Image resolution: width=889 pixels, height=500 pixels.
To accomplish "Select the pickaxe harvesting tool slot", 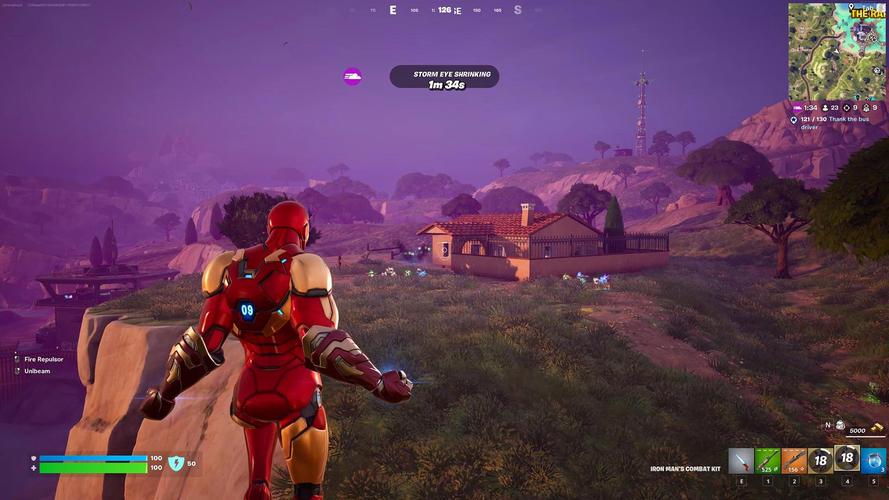I will [x=741, y=461].
